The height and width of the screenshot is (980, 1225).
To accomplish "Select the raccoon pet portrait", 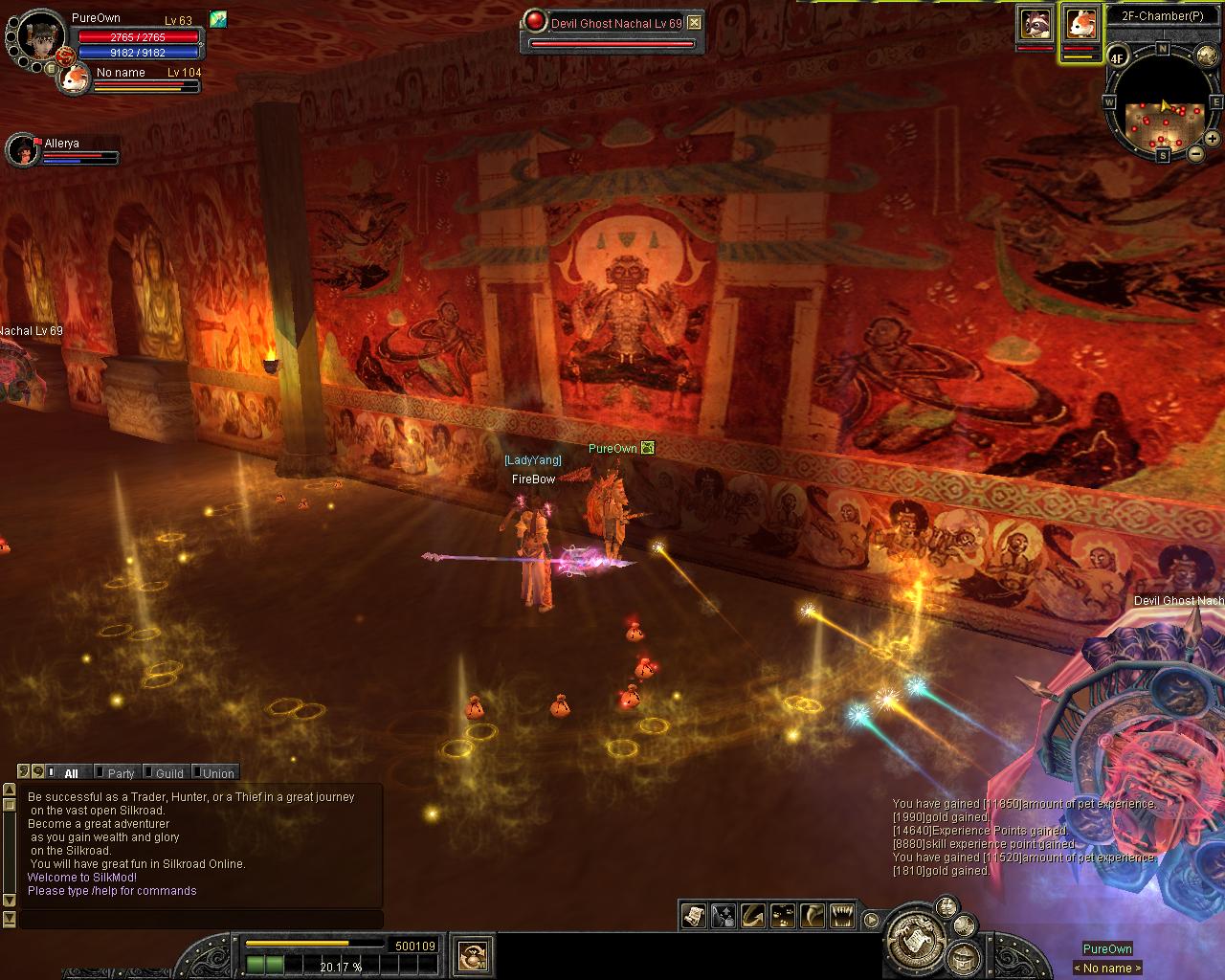I will [1034, 23].
